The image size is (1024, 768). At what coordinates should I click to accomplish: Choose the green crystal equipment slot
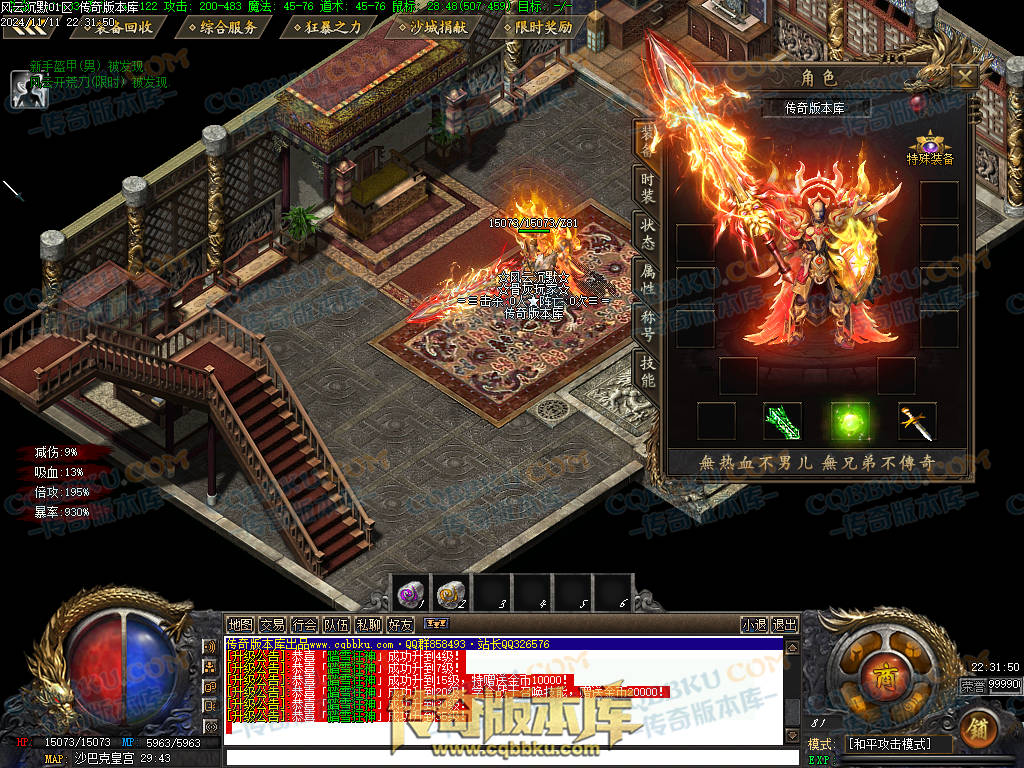click(x=782, y=421)
